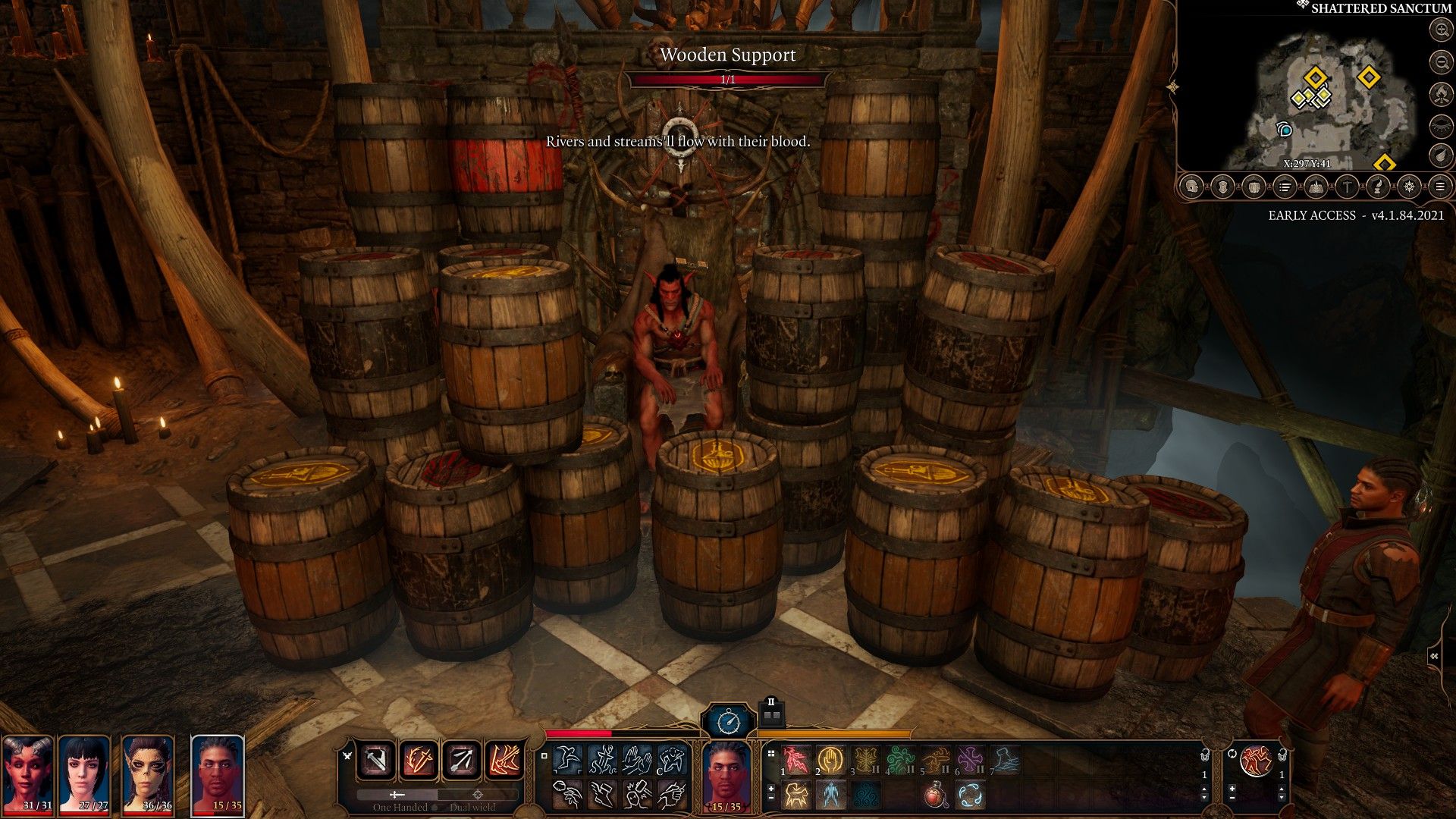Zoom in the minimap
Viewport: 1456px width, 819px height.
pyautogui.click(x=1440, y=30)
